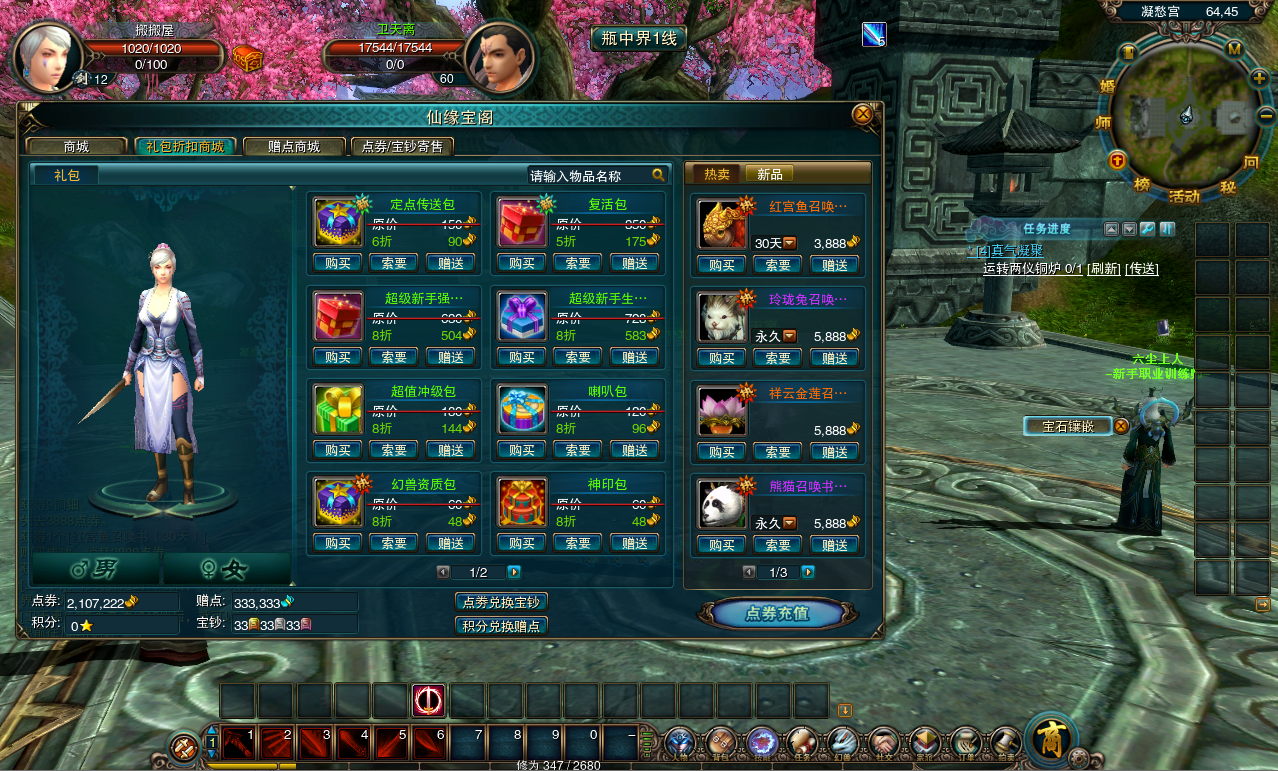Click the item name search field

point(588,175)
